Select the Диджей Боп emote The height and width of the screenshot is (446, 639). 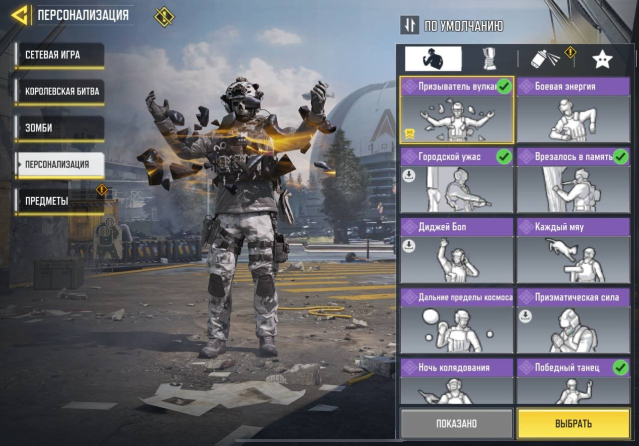[x=457, y=250]
